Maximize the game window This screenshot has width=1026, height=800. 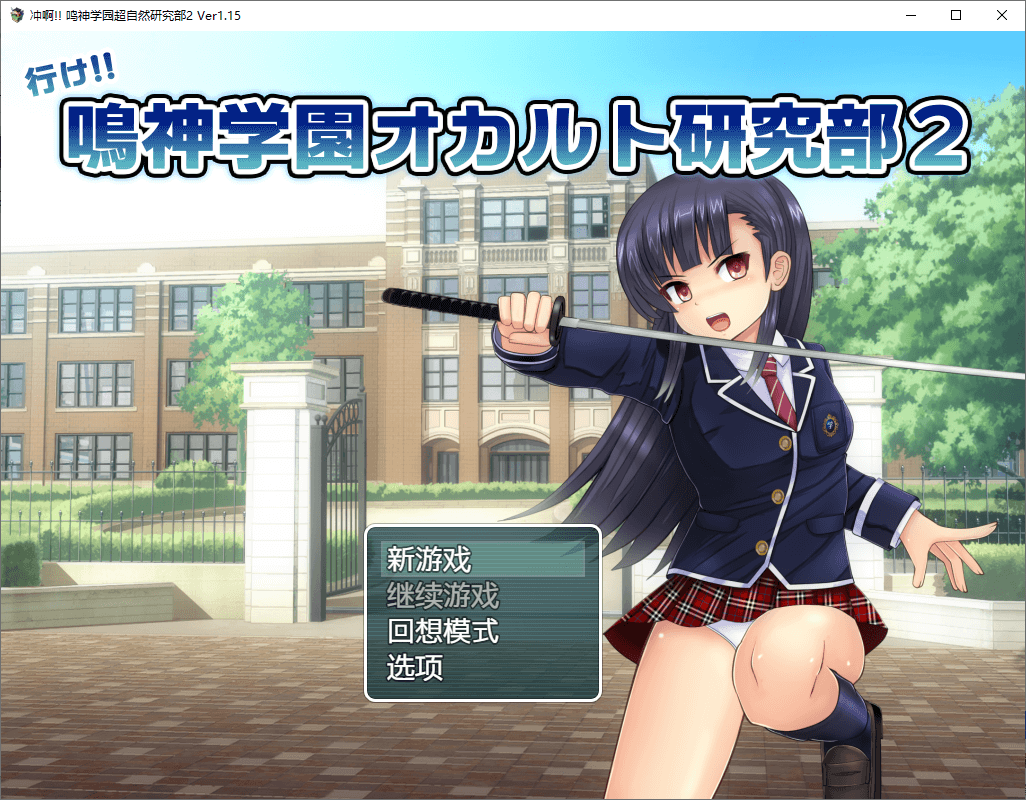(x=956, y=15)
